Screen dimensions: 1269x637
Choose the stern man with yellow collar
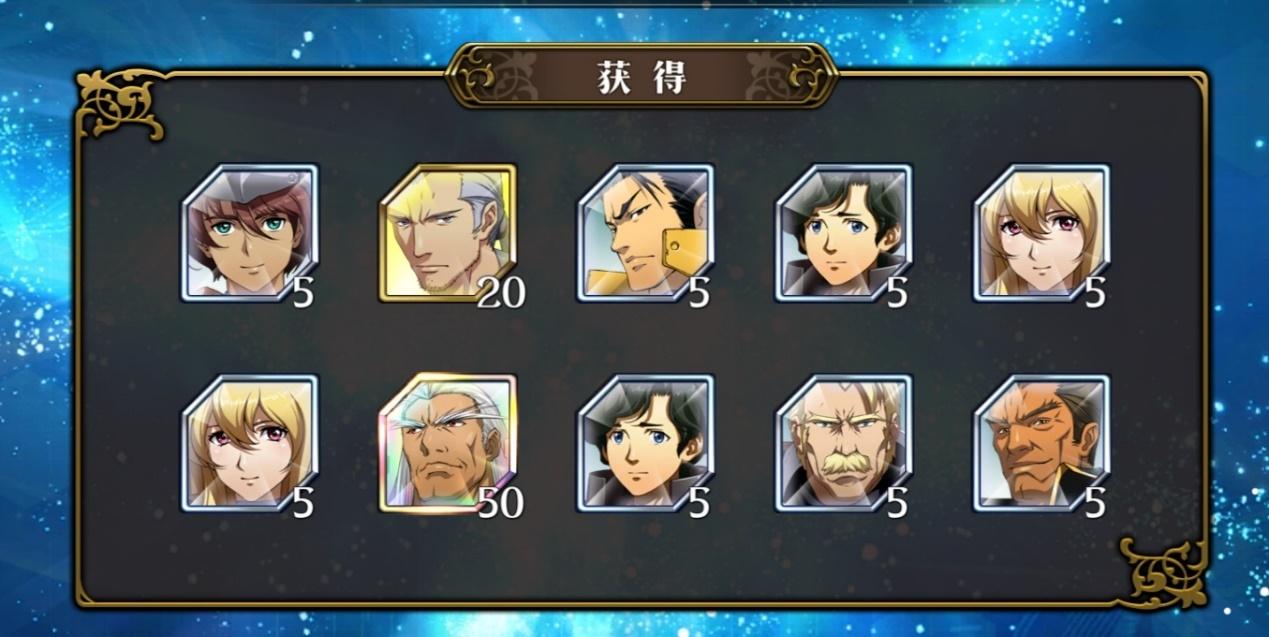pos(645,233)
